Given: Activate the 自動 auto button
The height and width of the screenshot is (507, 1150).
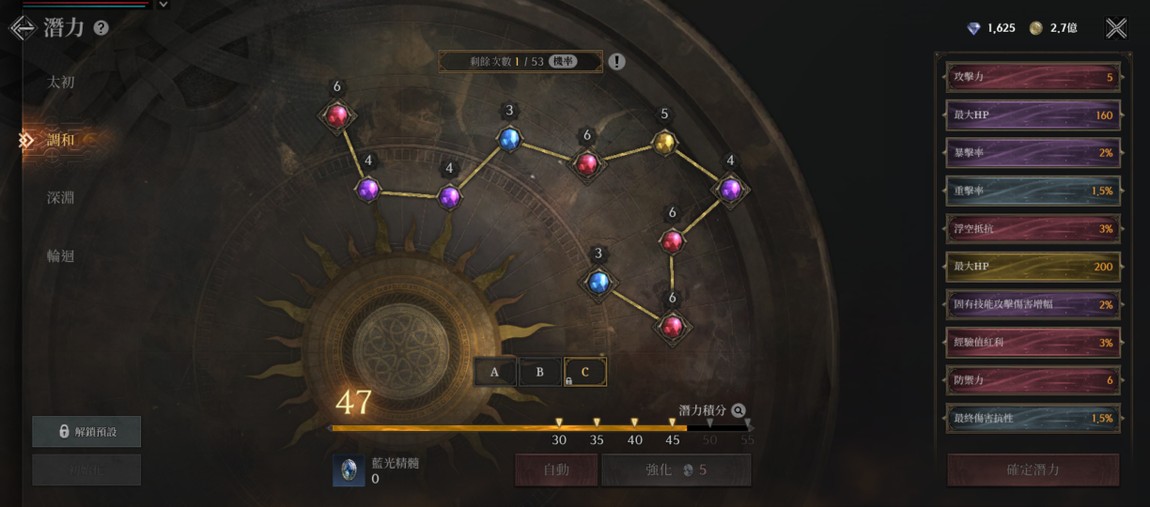Looking at the screenshot, I should pos(556,469).
